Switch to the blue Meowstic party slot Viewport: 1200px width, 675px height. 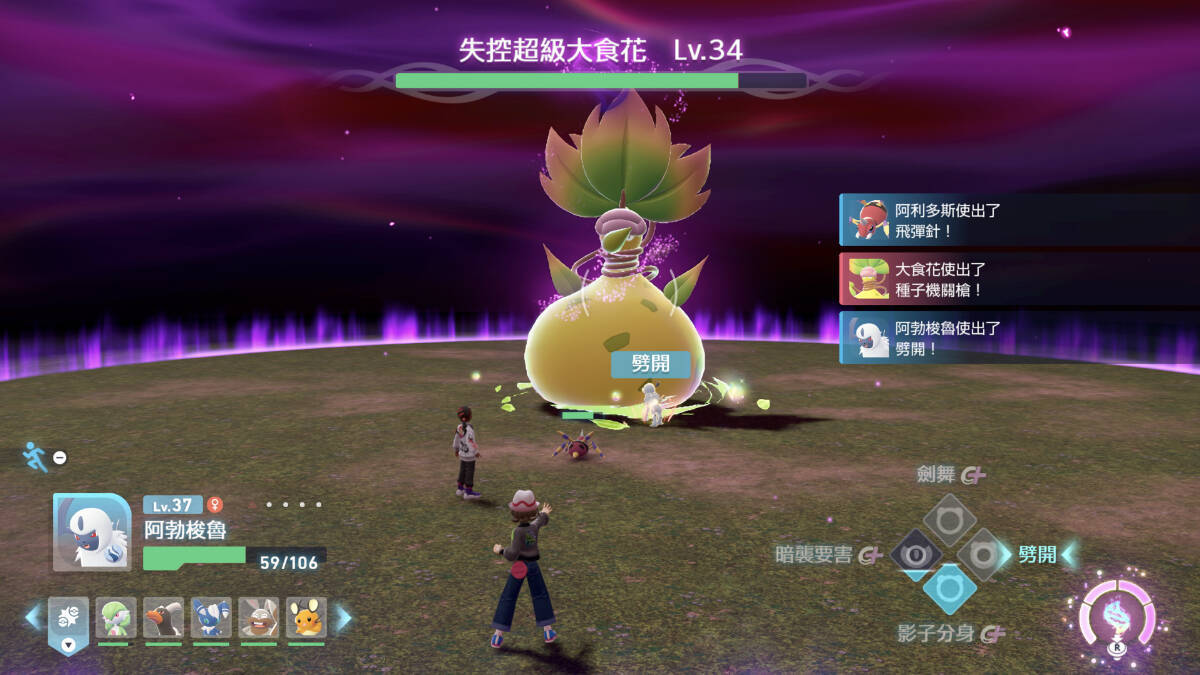[211, 618]
